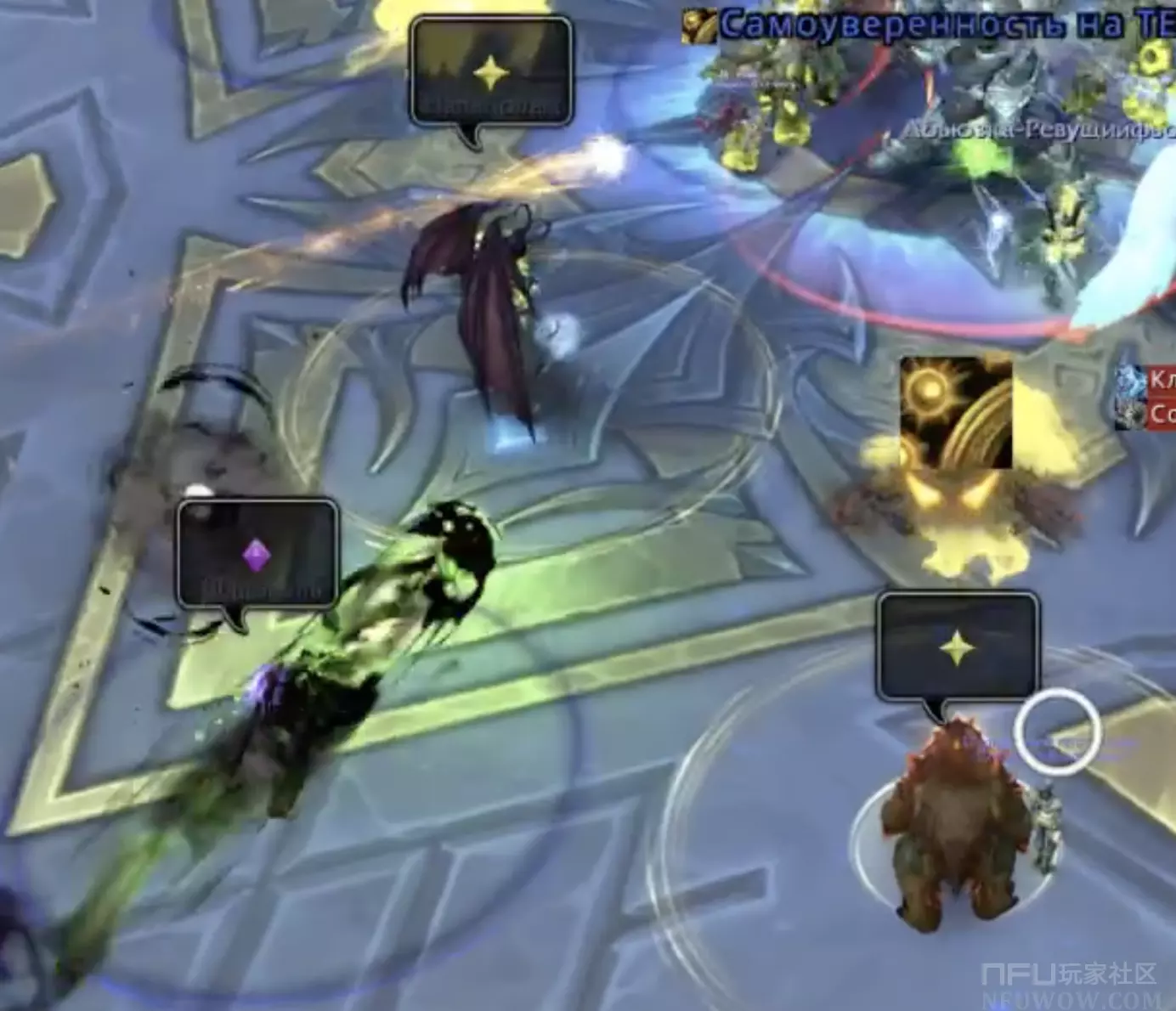Select the purple diamond marker speech bubble

pyautogui.click(x=257, y=556)
